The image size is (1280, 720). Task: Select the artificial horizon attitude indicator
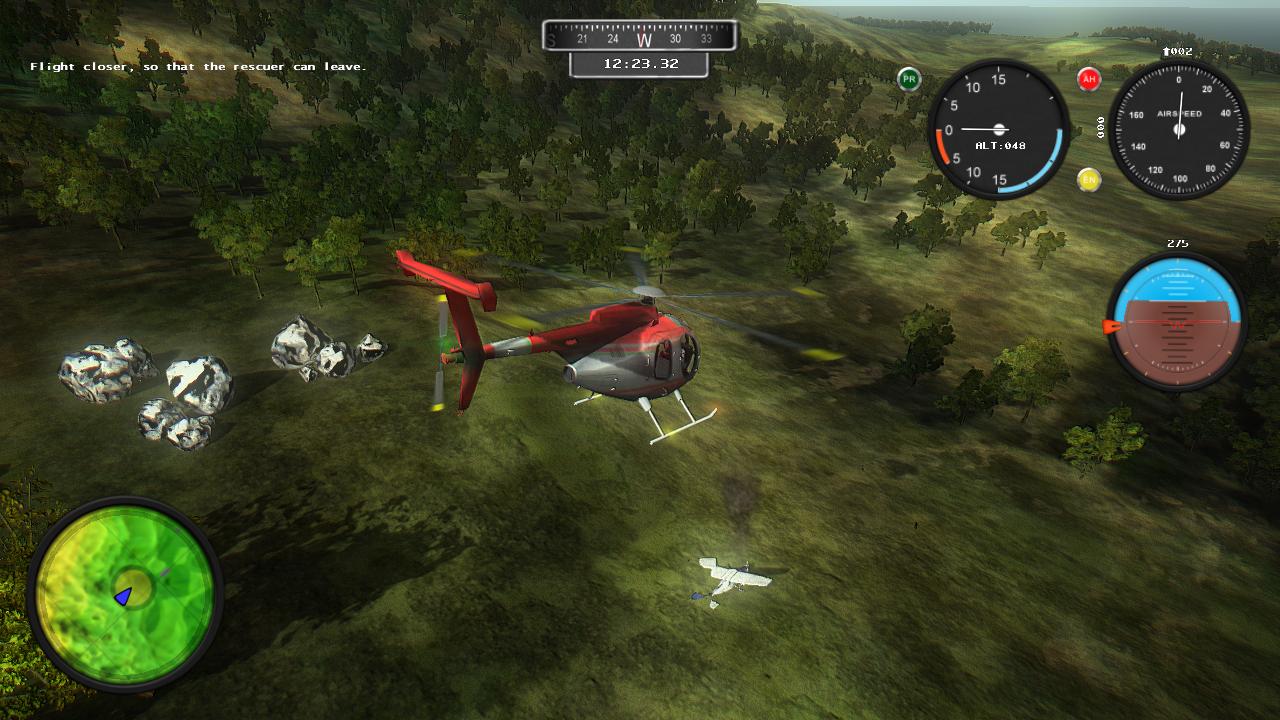click(1177, 321)
